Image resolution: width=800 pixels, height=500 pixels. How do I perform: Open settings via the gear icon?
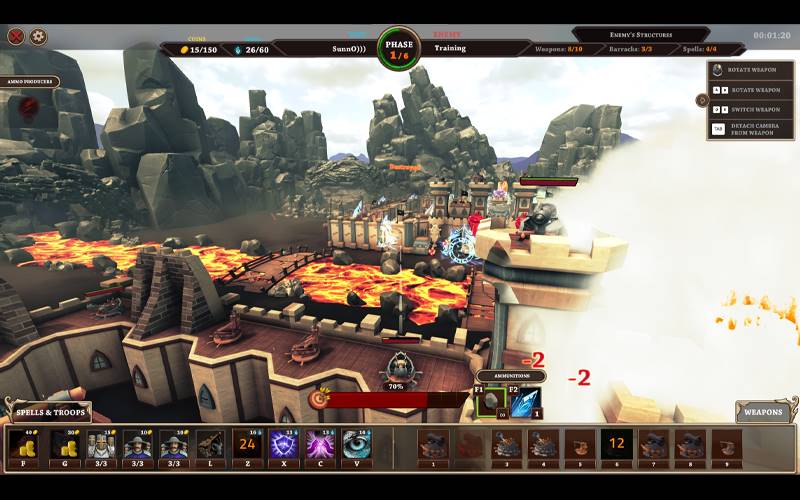click(39, 37)
